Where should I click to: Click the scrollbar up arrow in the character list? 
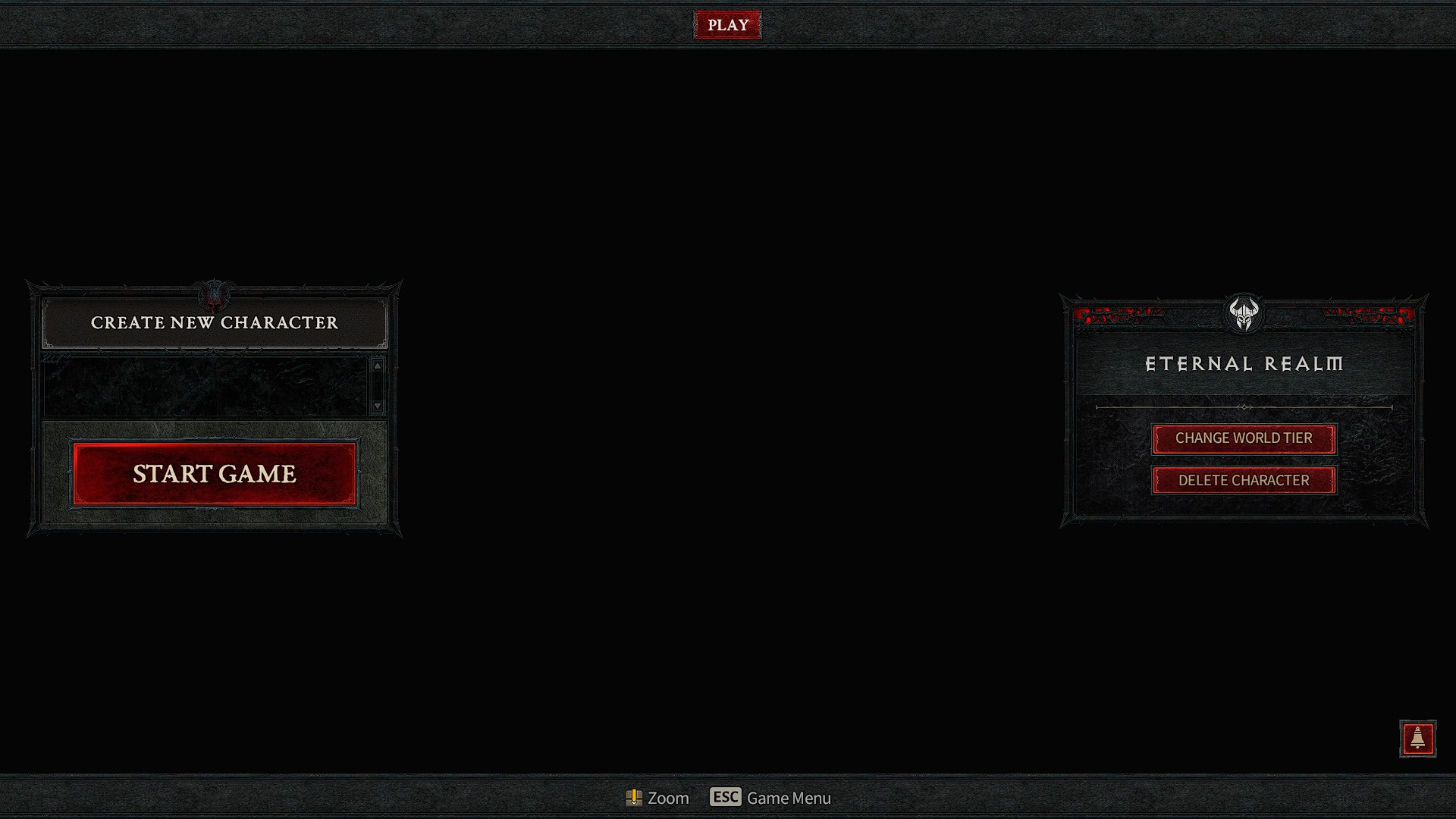[x=376, y=366]
